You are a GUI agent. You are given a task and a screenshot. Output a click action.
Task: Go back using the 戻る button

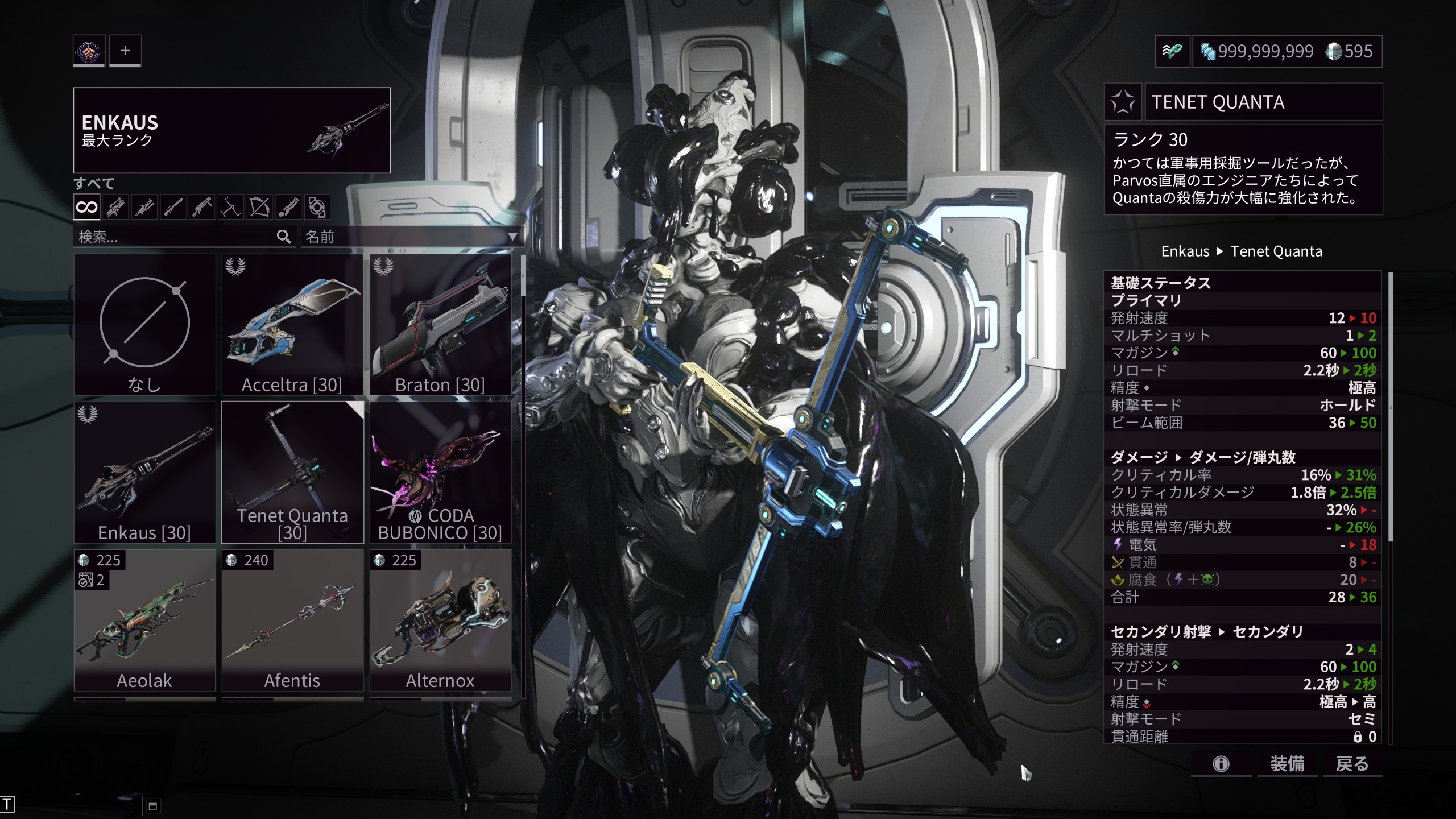coord(1352,764)
